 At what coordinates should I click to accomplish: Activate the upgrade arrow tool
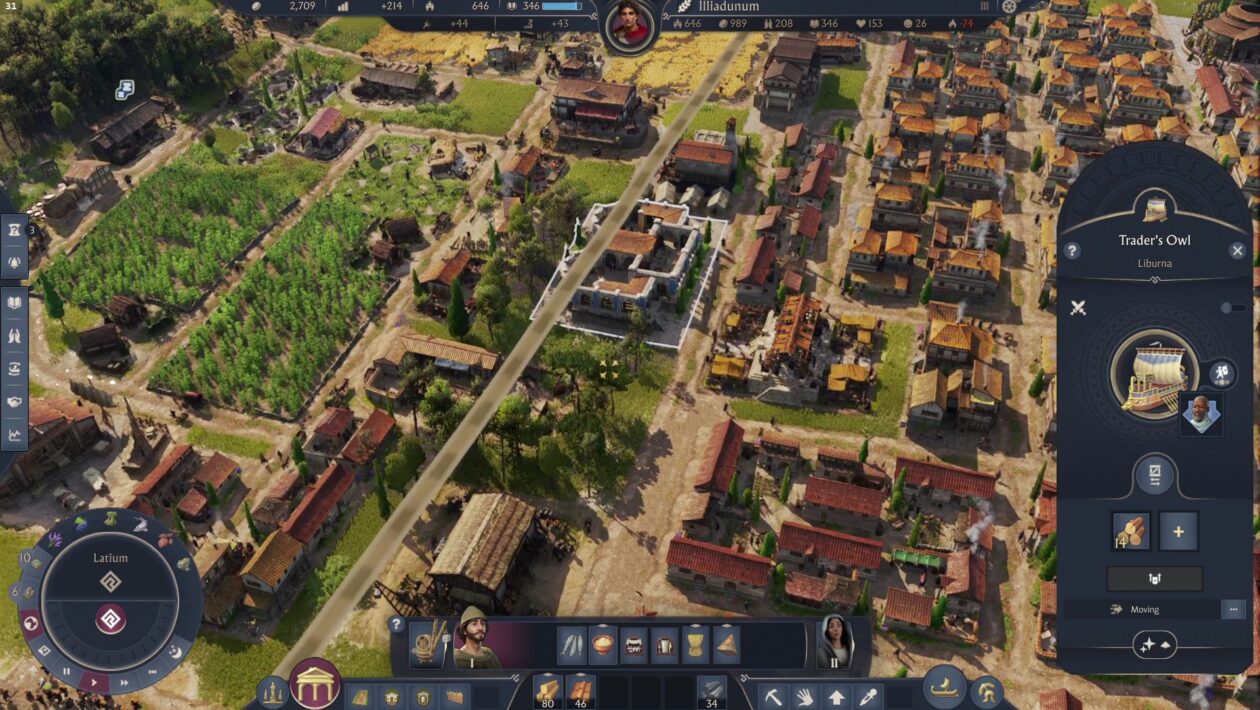point(837,696)
